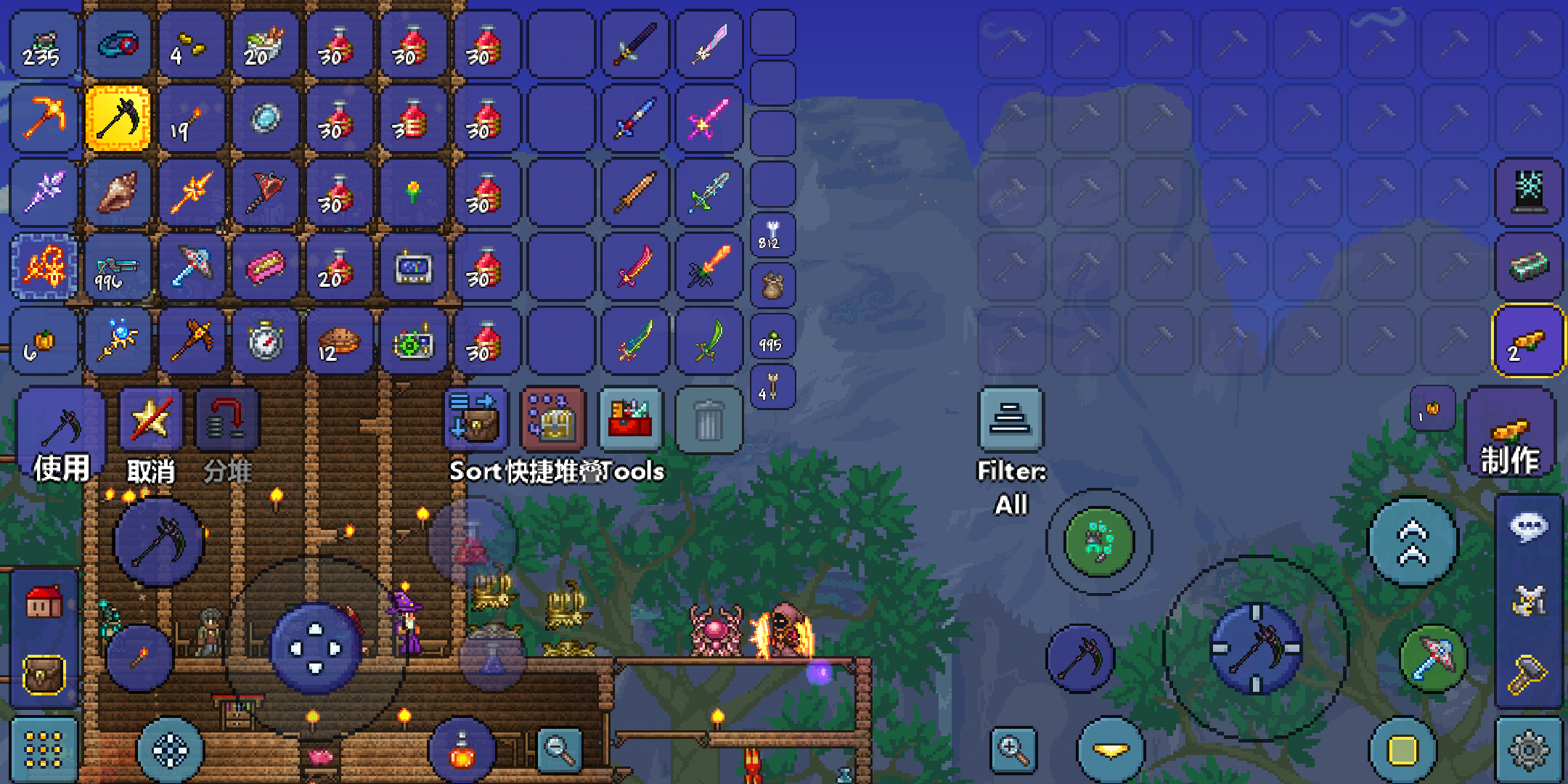Tap the 制作 (Craft) button
Screen dimensions: 1568x784
(1510, 434)
